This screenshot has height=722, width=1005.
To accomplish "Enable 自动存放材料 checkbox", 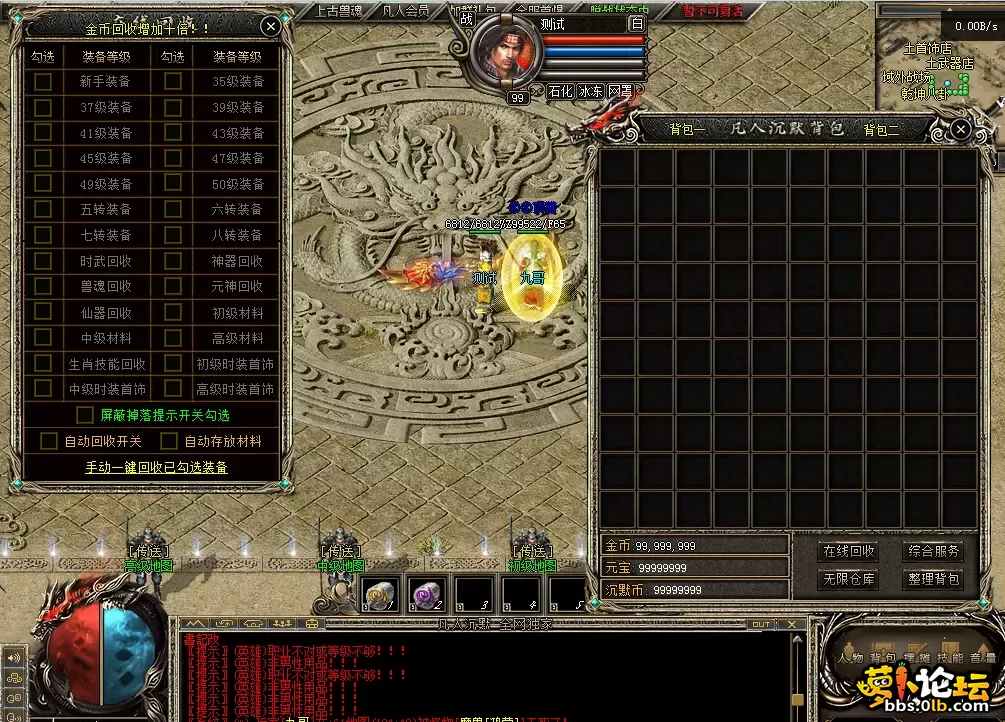I will coord(168,441).
